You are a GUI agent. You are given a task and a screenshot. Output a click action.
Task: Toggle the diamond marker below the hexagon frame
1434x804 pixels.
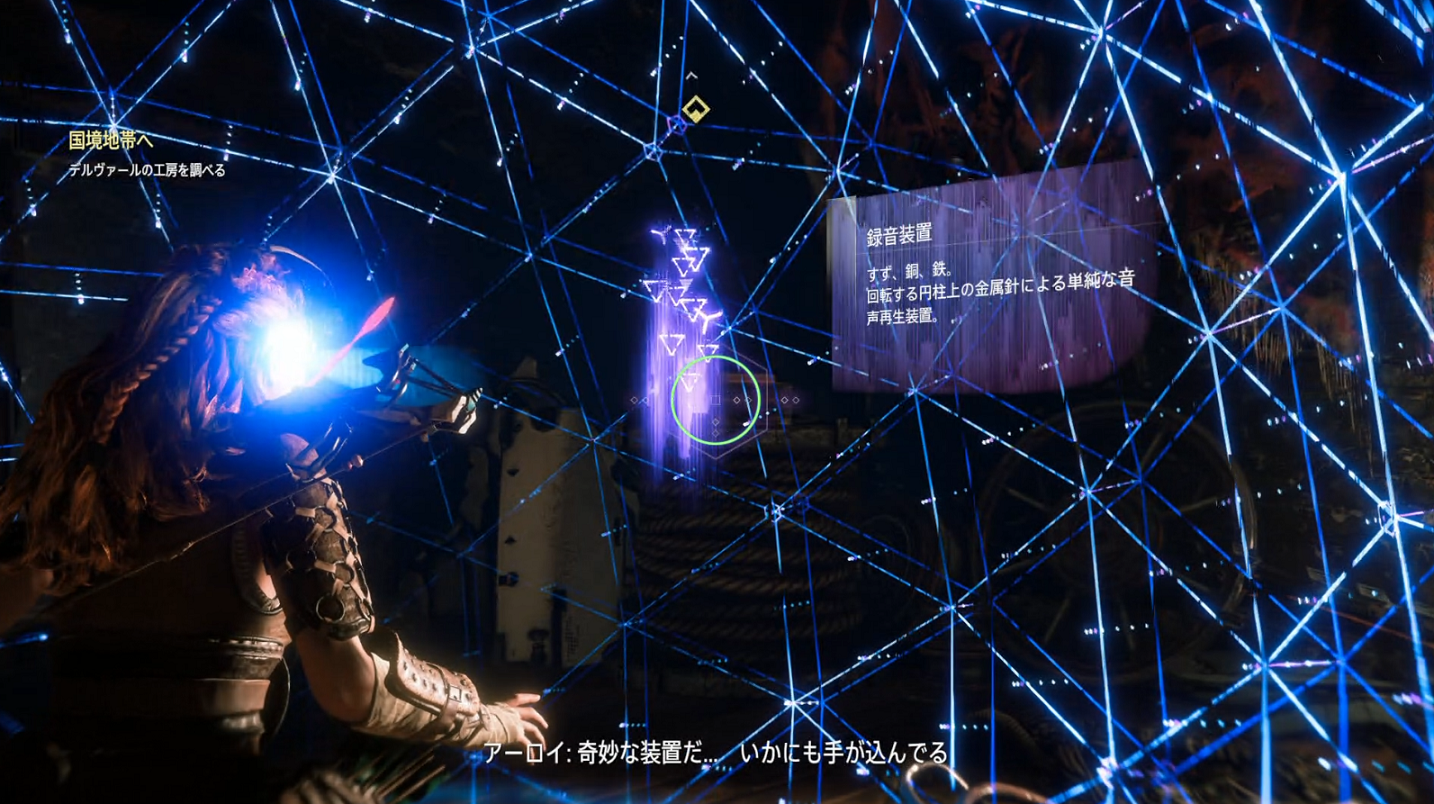(x=715, y=432)
